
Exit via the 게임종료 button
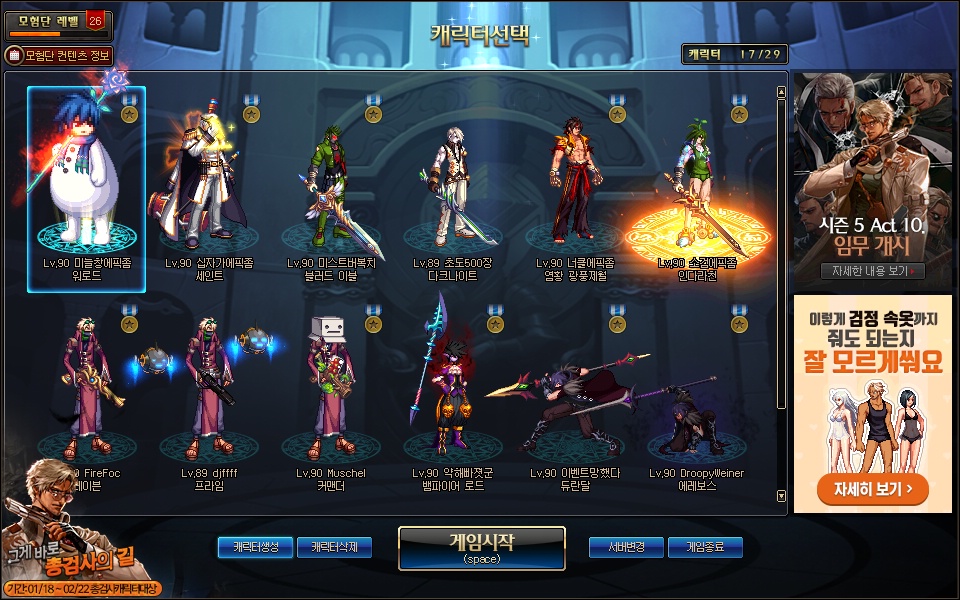[x=705, y=547]
